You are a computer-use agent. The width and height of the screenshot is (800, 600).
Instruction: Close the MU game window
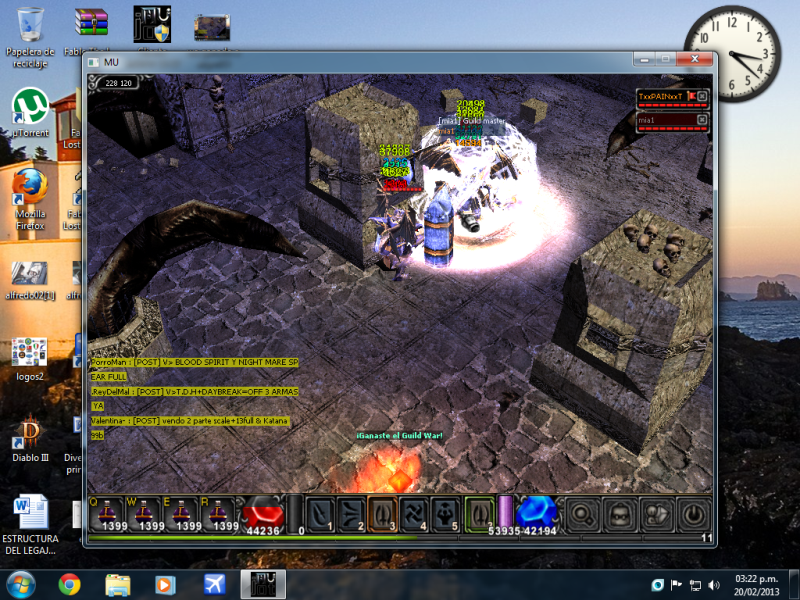coord(696,61)
